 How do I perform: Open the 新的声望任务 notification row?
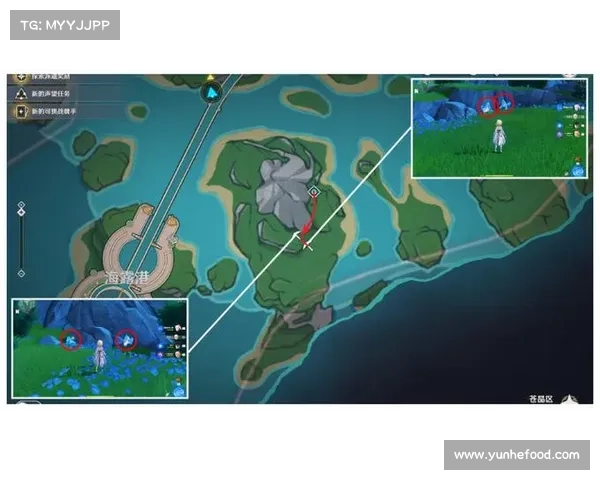click(x=60, y=93)
